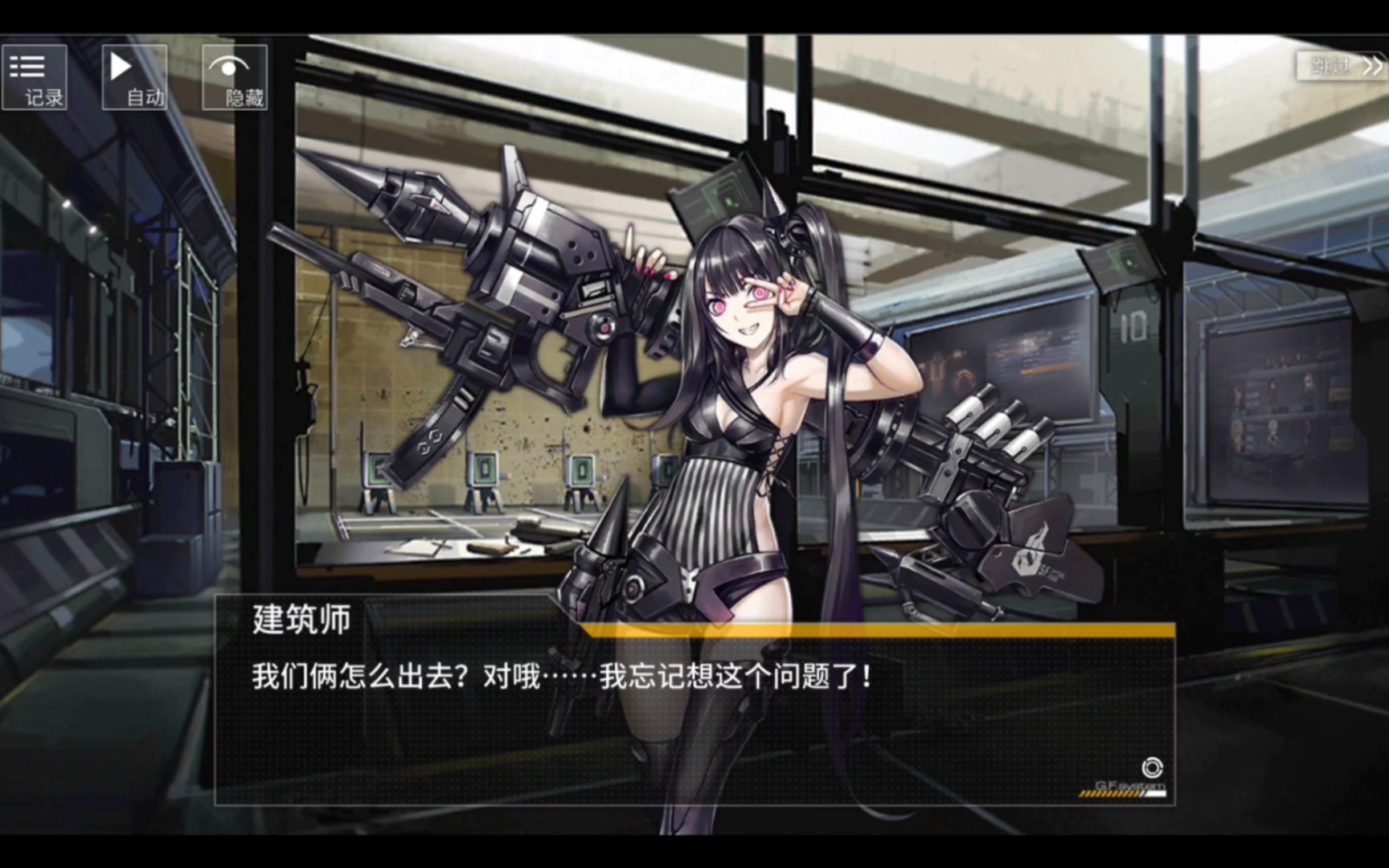Toggle auto-play (自动) mode
Screen dimensions: 1389x868
135,77
